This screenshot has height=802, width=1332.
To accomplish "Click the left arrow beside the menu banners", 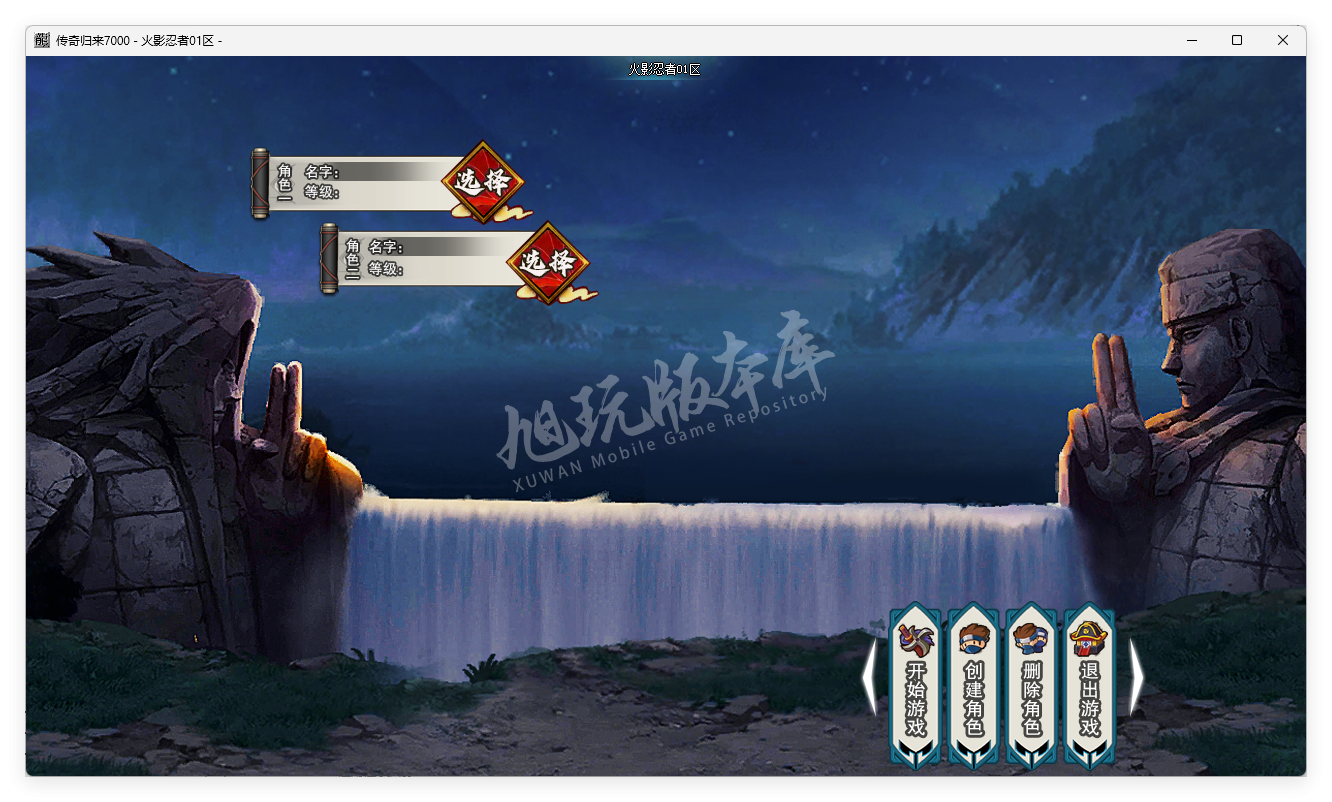I will point(868,677).
